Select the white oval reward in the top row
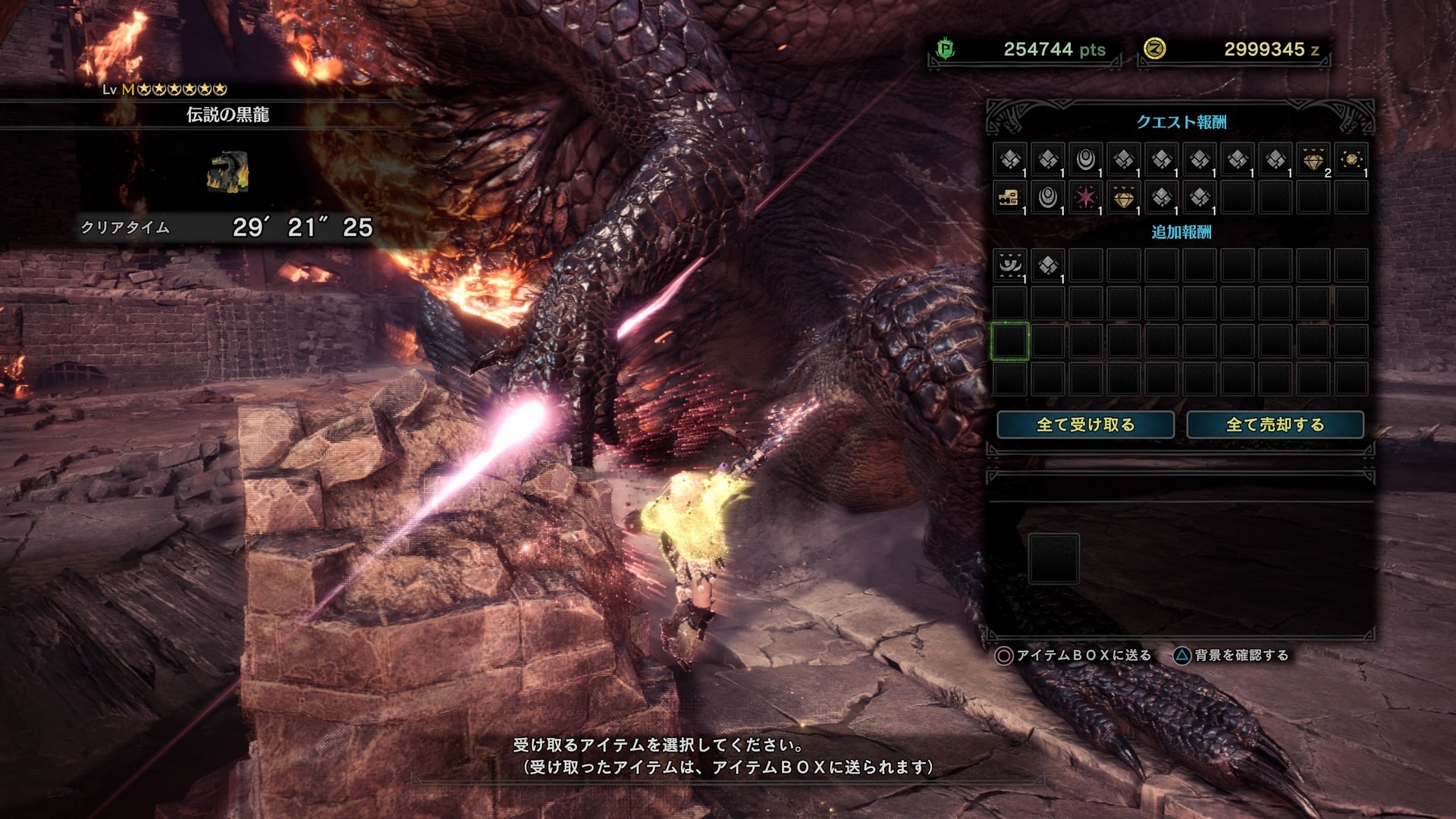This screenshot has width=1456, height=819. pos(1085,160)
